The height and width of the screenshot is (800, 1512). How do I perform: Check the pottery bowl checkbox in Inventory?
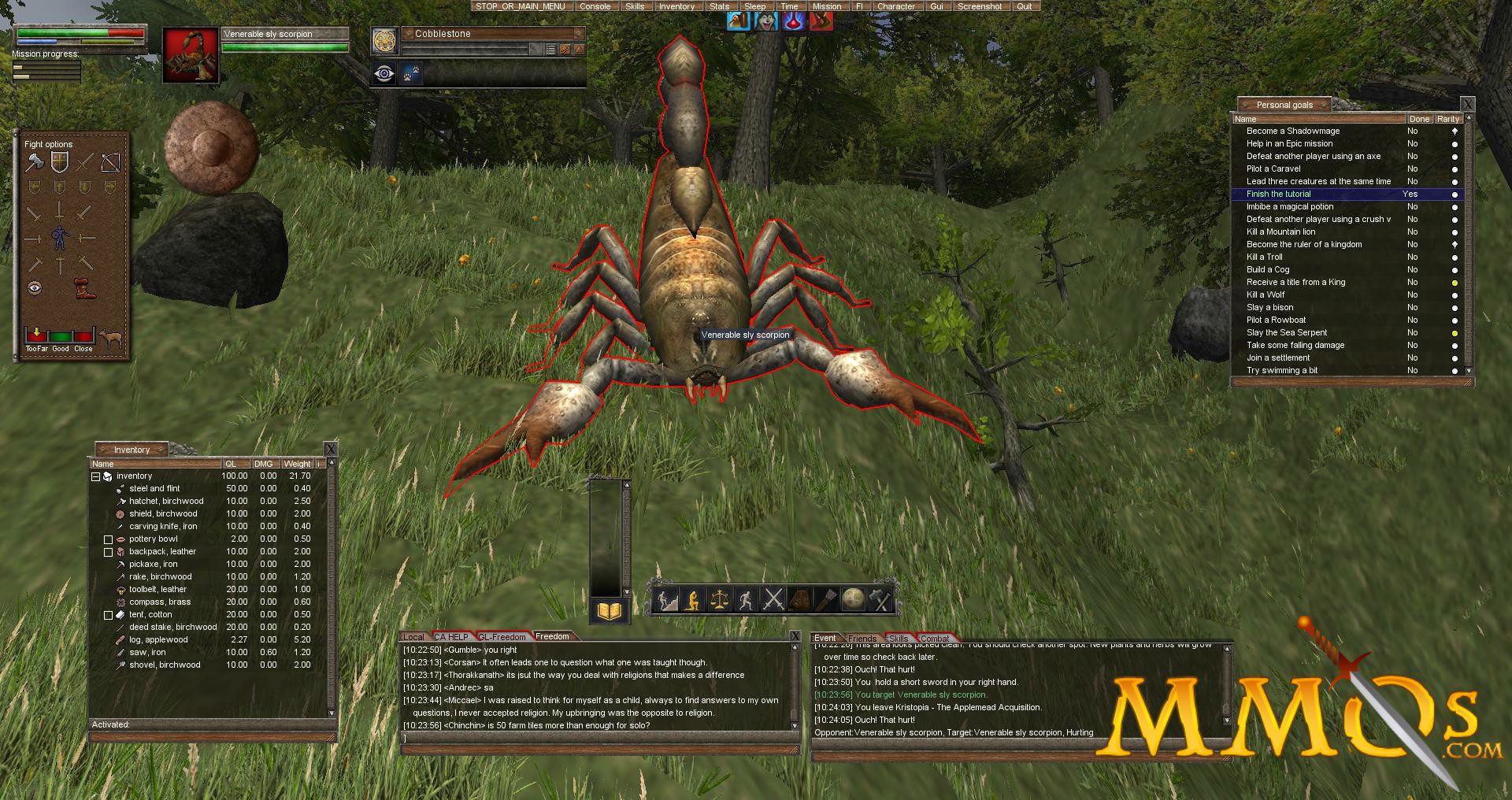click(109, 539)
